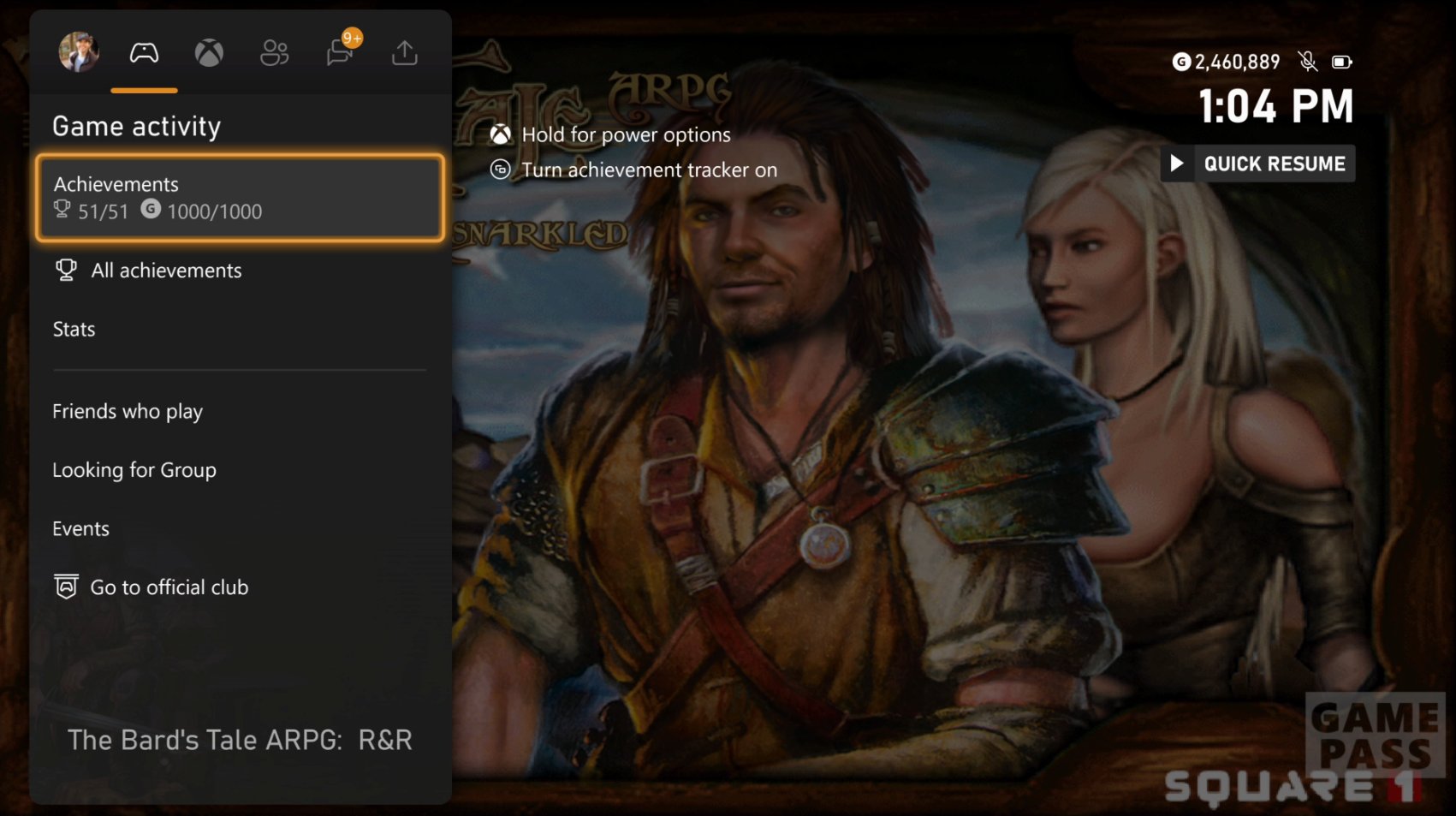The width and height of the screenshot is (1456, 816).
Task: Open Looking for Group
Action: click(x=134, y=469)
